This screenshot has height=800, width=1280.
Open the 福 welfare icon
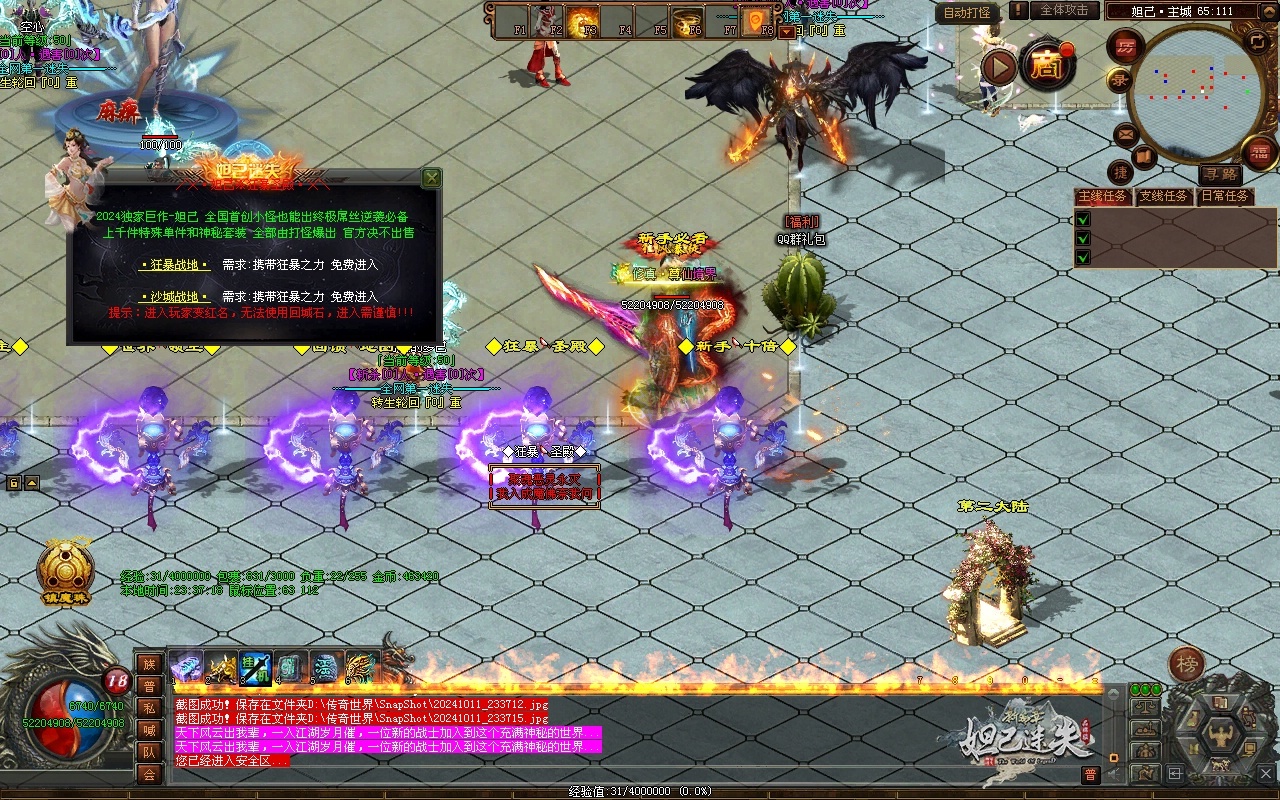[1259, 152]
